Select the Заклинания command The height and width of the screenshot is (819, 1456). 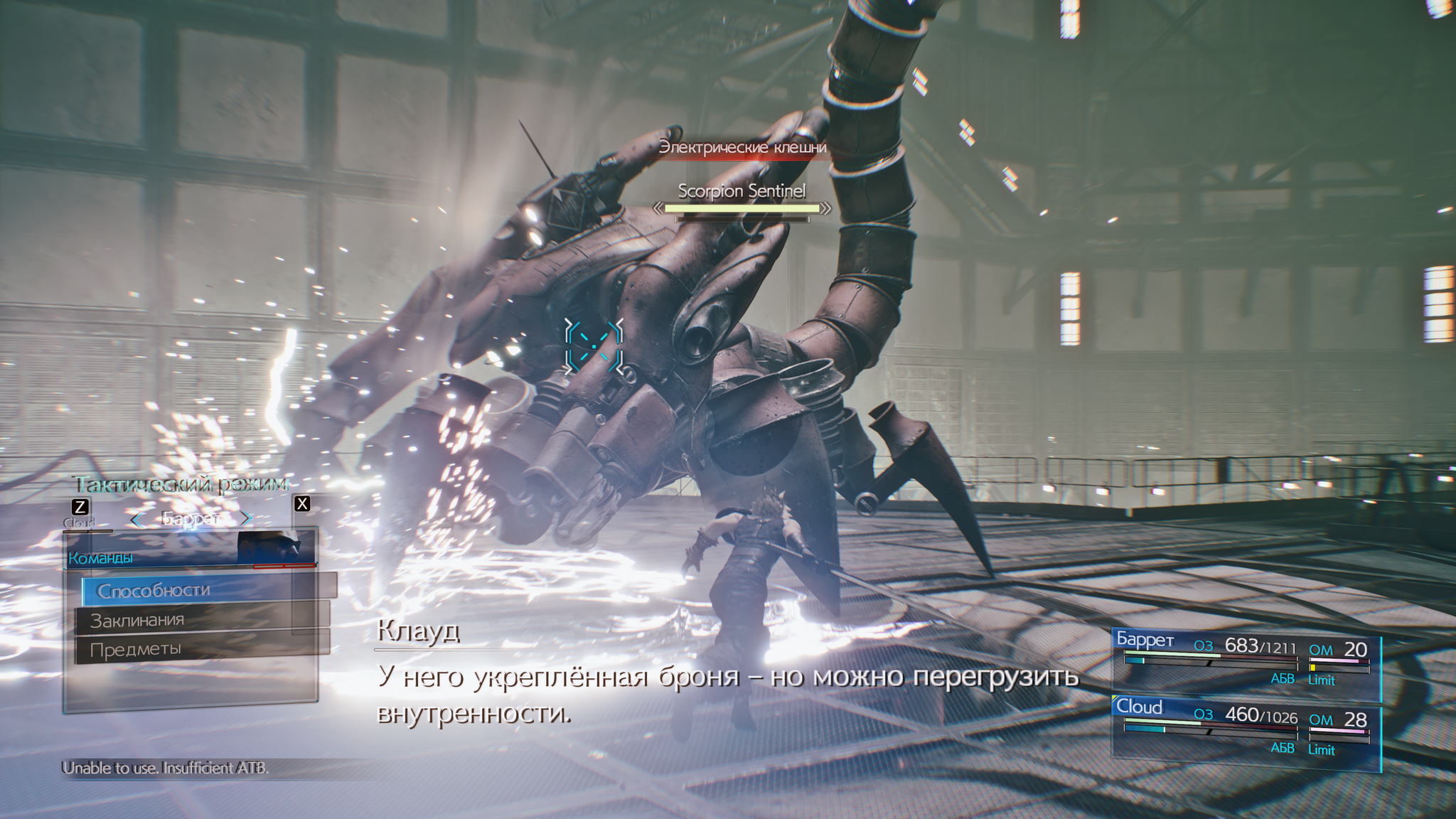tap(203, 620)
